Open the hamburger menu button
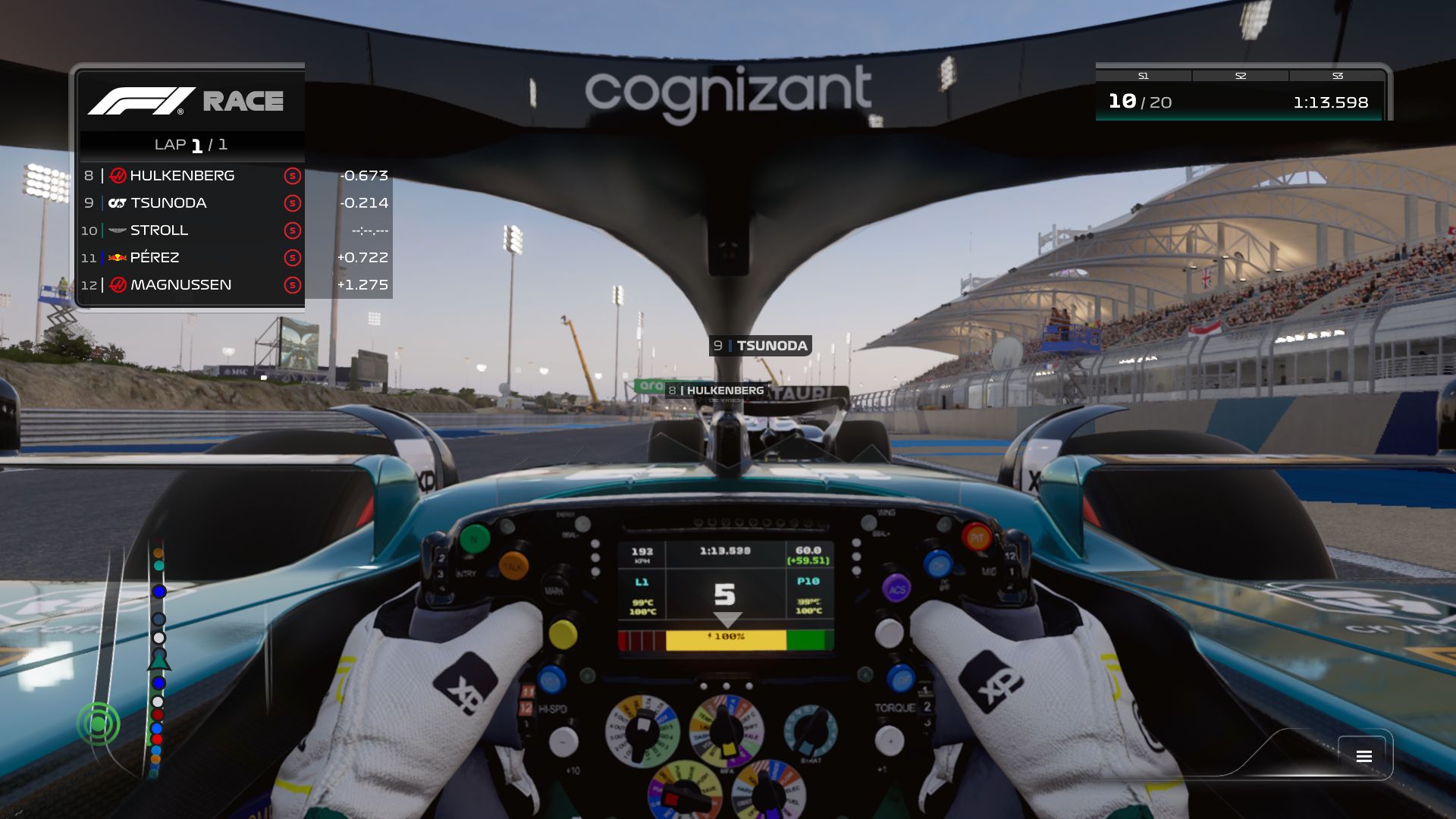This screenshot has height=819, width=1456. [x=1363, y=756]
